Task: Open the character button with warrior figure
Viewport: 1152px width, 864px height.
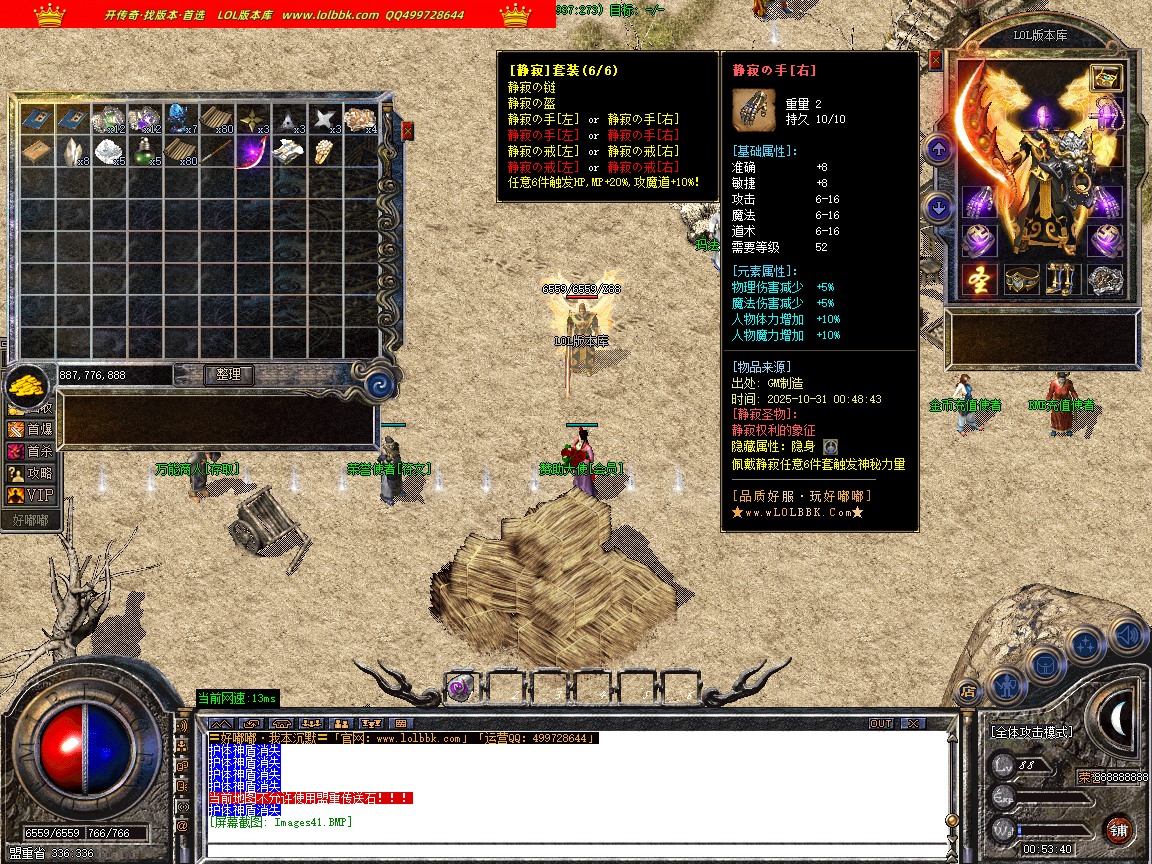Action: (x=1004, y=686)
